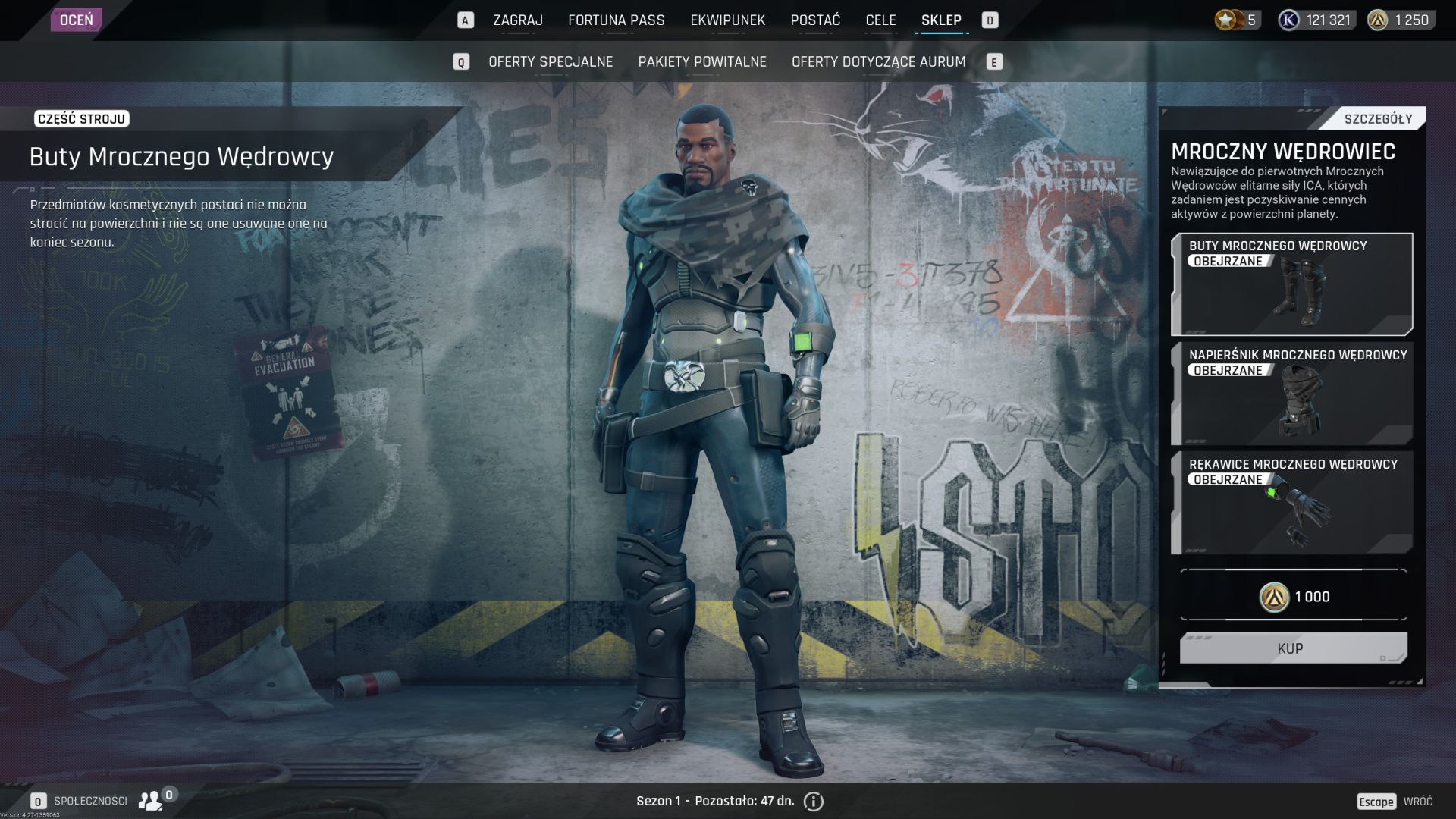Open the Ekwipunek tab
The image size is (1456, 819).
pos(727,20)
